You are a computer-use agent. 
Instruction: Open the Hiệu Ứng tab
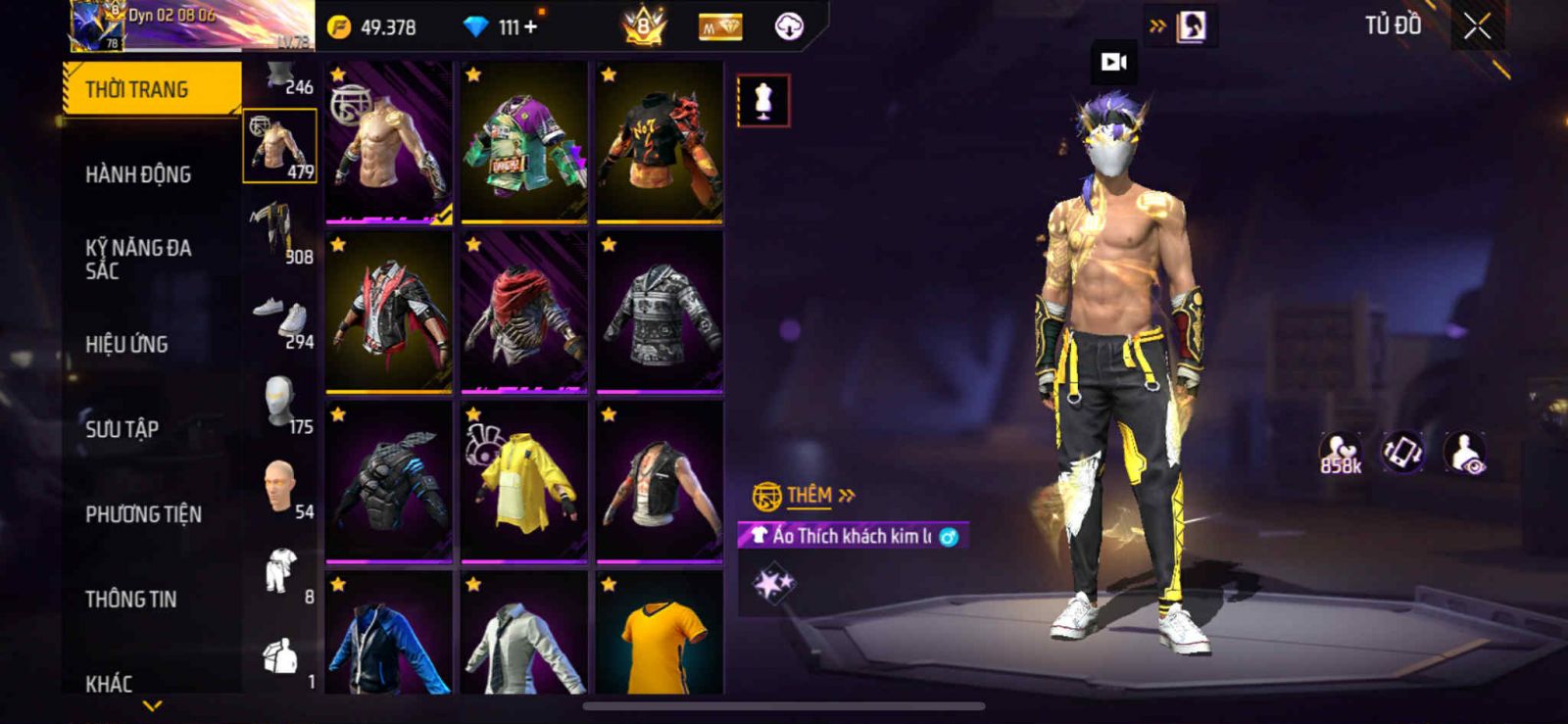click(x=126, y=344)
